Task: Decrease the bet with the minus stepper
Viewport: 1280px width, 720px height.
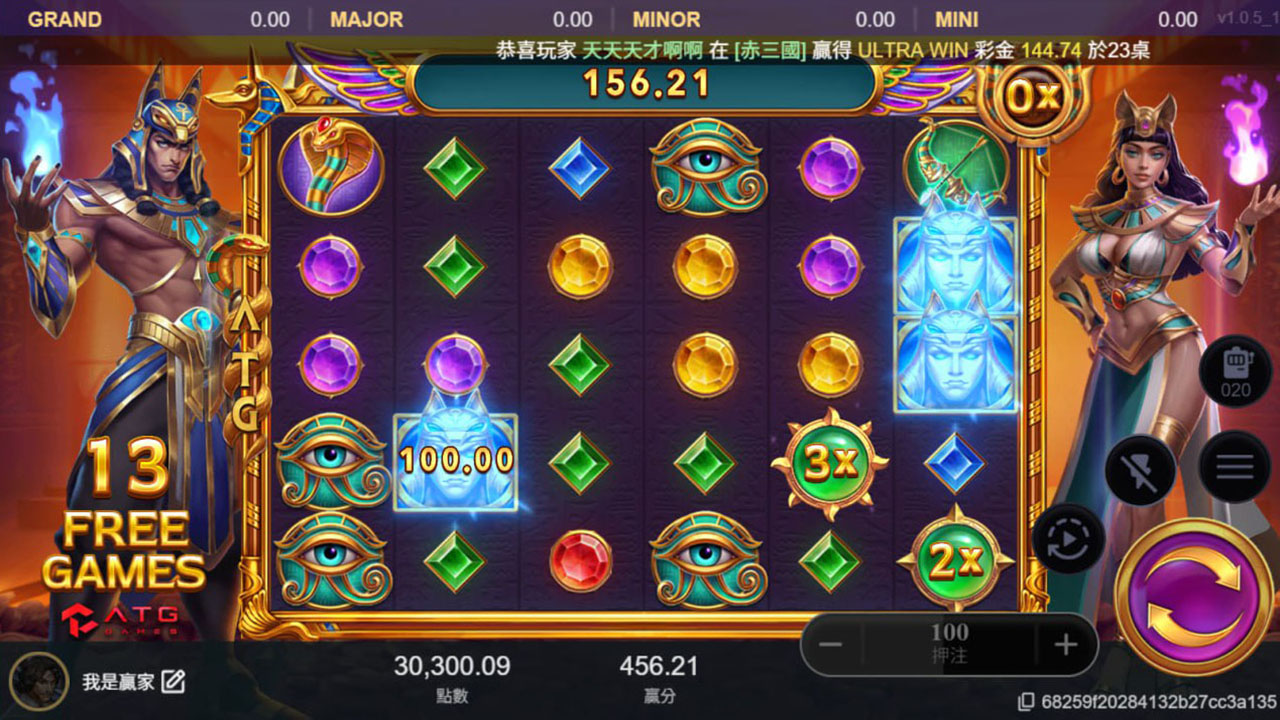Action: (830, 644)
